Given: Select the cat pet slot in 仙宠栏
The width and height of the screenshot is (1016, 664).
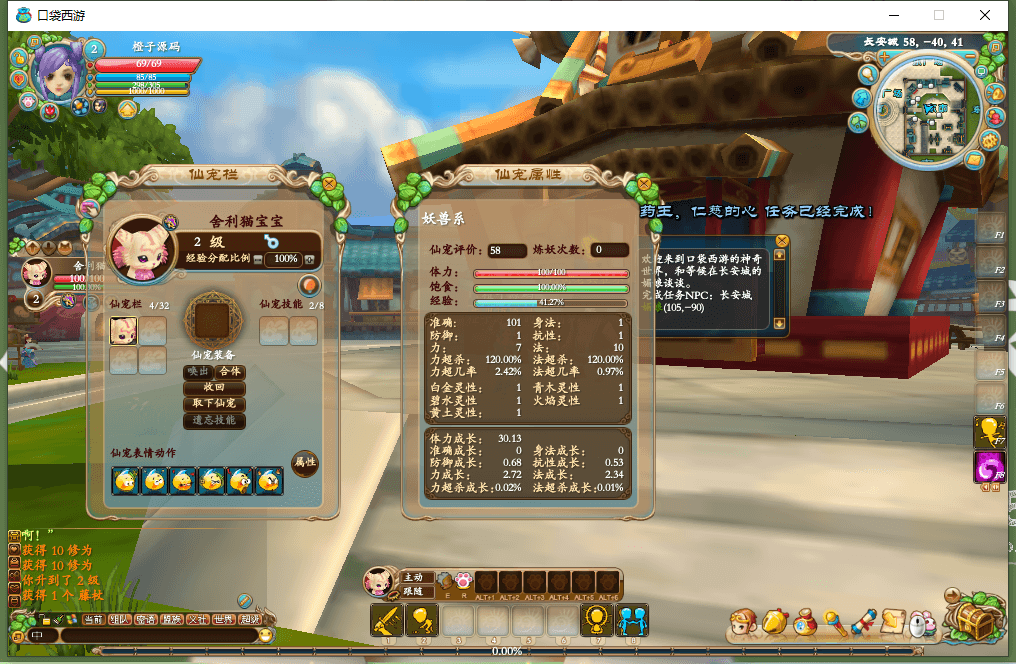Looking at the screenshot, I should click(124, 331).
